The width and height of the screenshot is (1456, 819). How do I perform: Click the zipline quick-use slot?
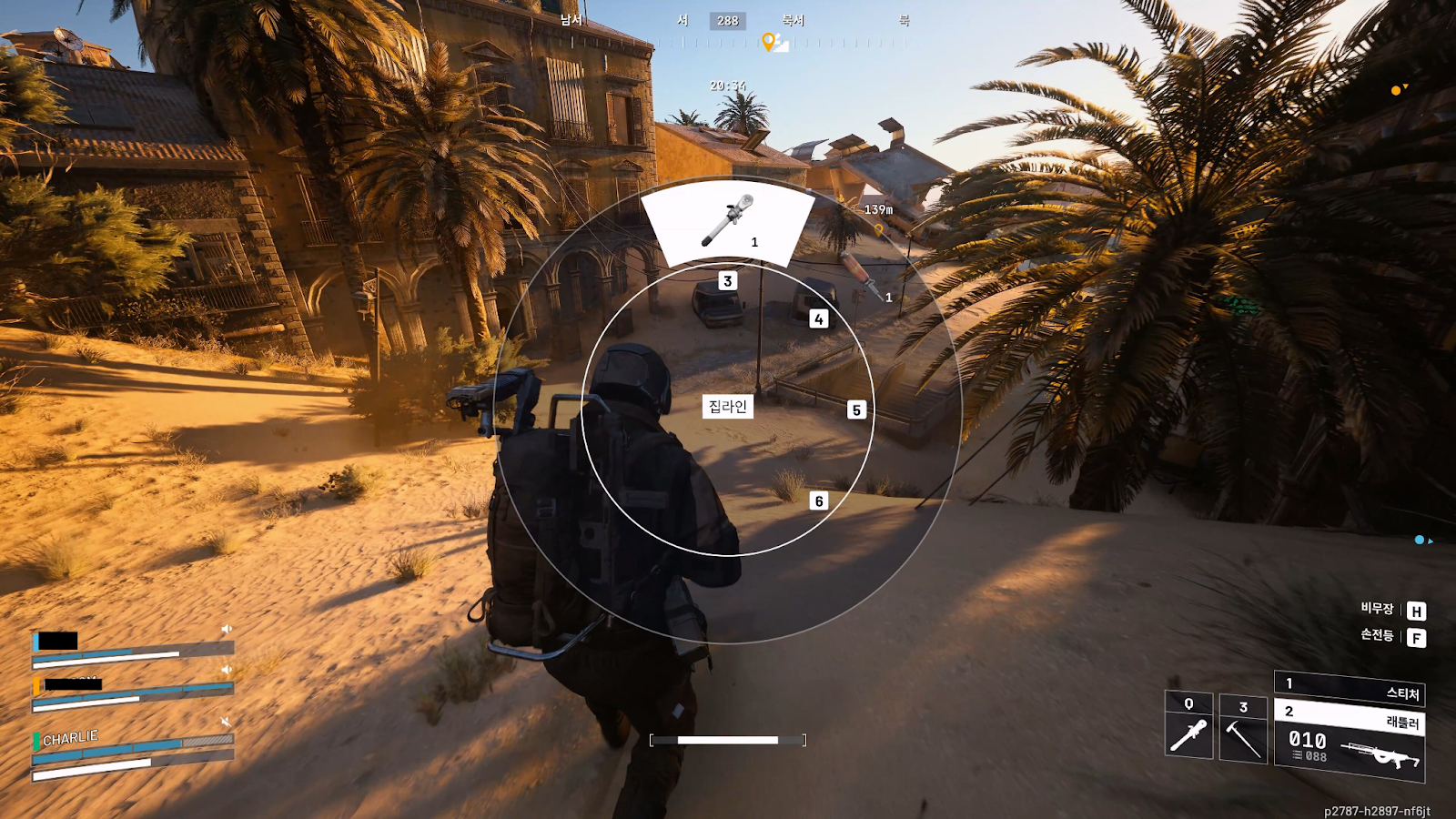pos(1188,725)
